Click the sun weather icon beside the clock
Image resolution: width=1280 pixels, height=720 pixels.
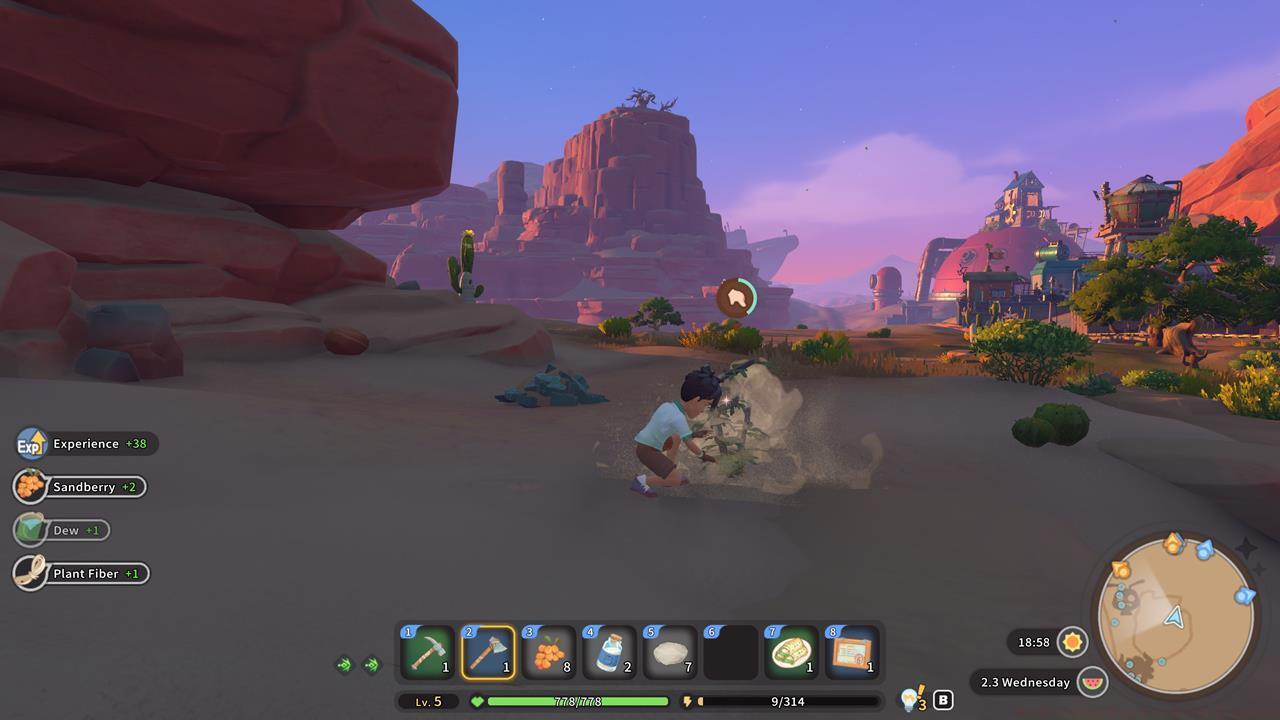point(1071,643)
